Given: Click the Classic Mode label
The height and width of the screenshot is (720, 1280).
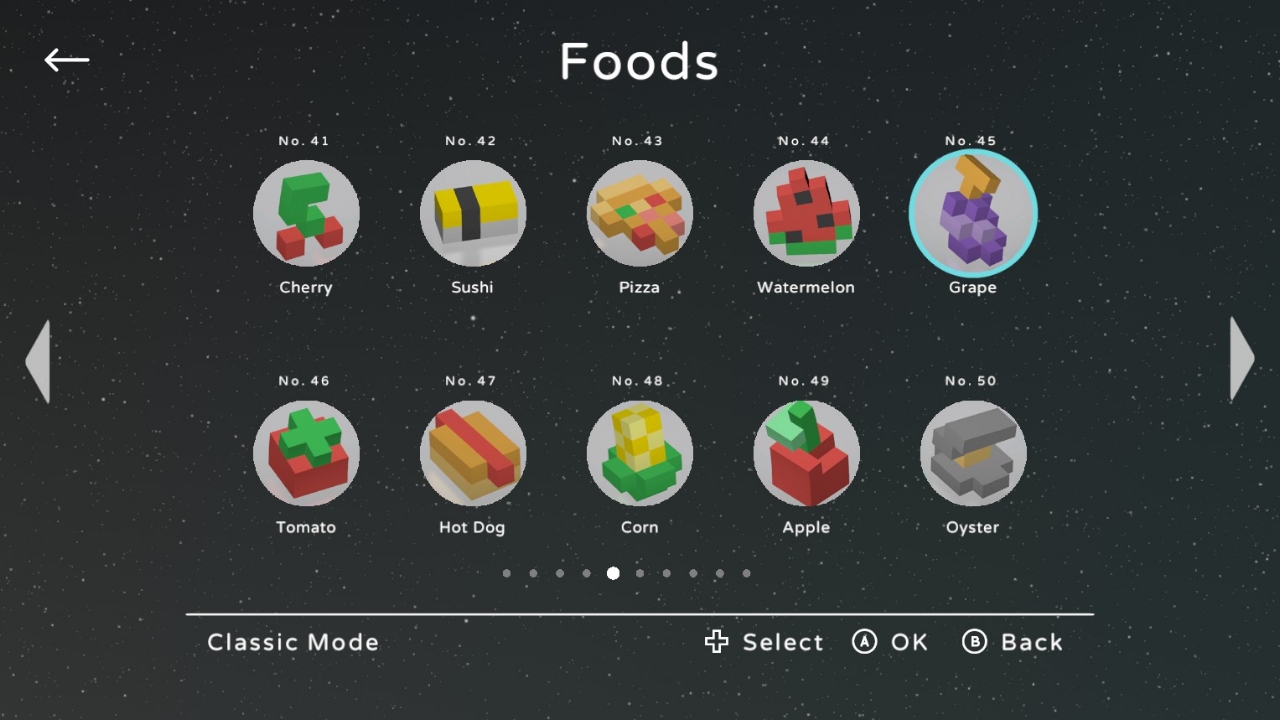Looking at the screenshot, I should pyautogui.click(x=293, y=642).
